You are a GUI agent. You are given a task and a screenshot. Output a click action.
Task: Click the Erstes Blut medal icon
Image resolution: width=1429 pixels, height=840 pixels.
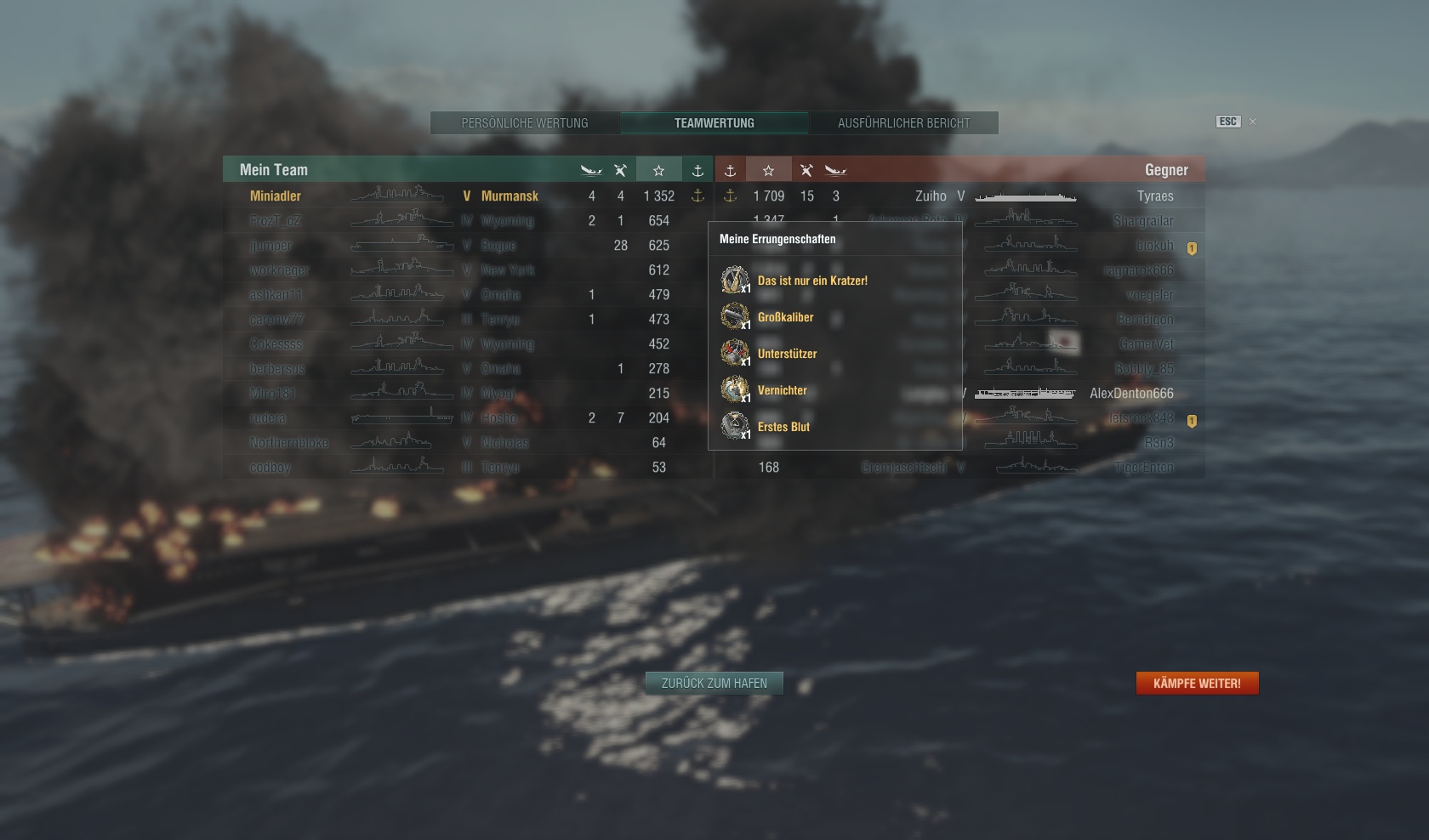click(x=735, y=426)
